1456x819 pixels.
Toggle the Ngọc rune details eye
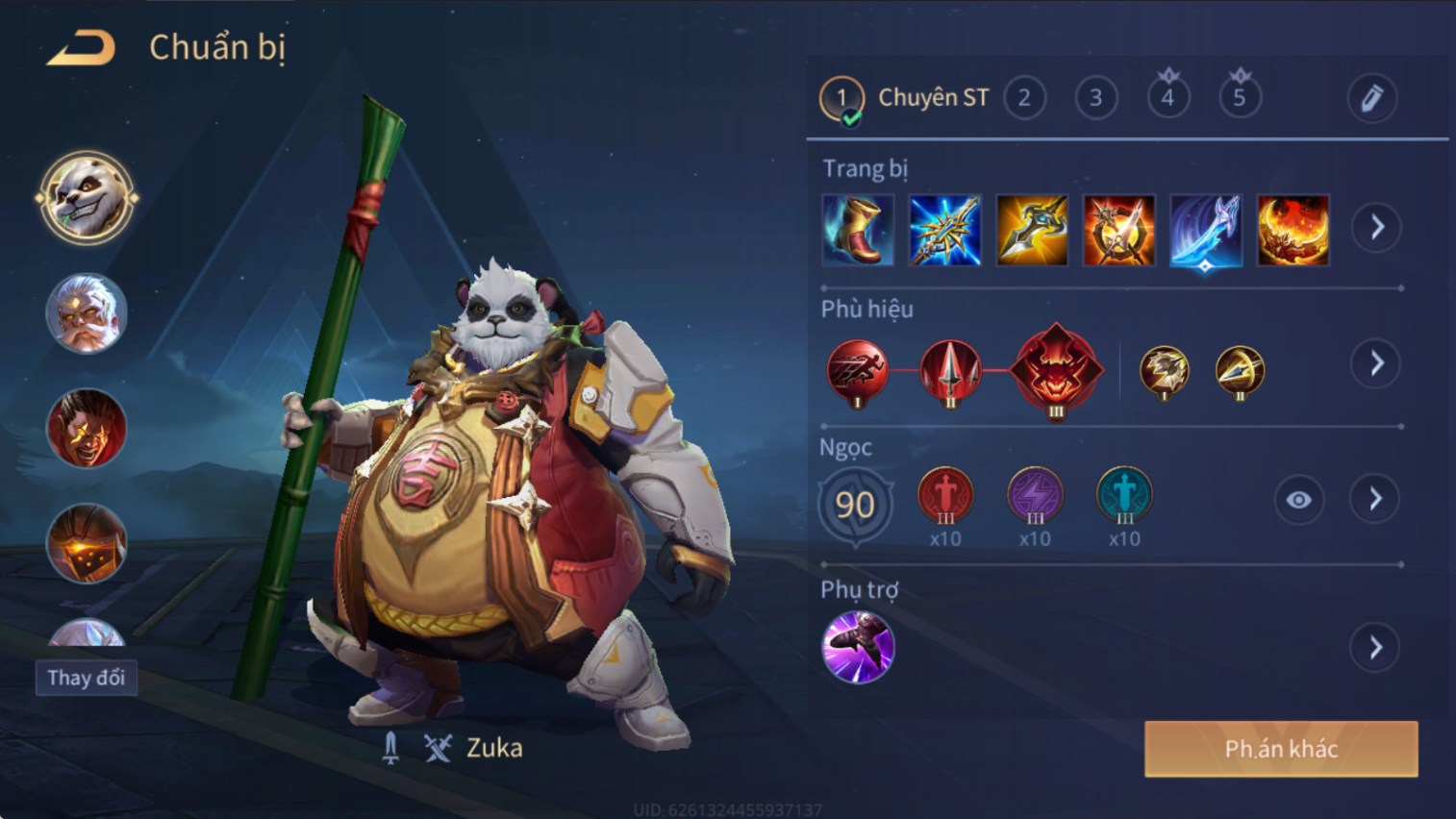pyautogui.click(x=1298, y=500)
